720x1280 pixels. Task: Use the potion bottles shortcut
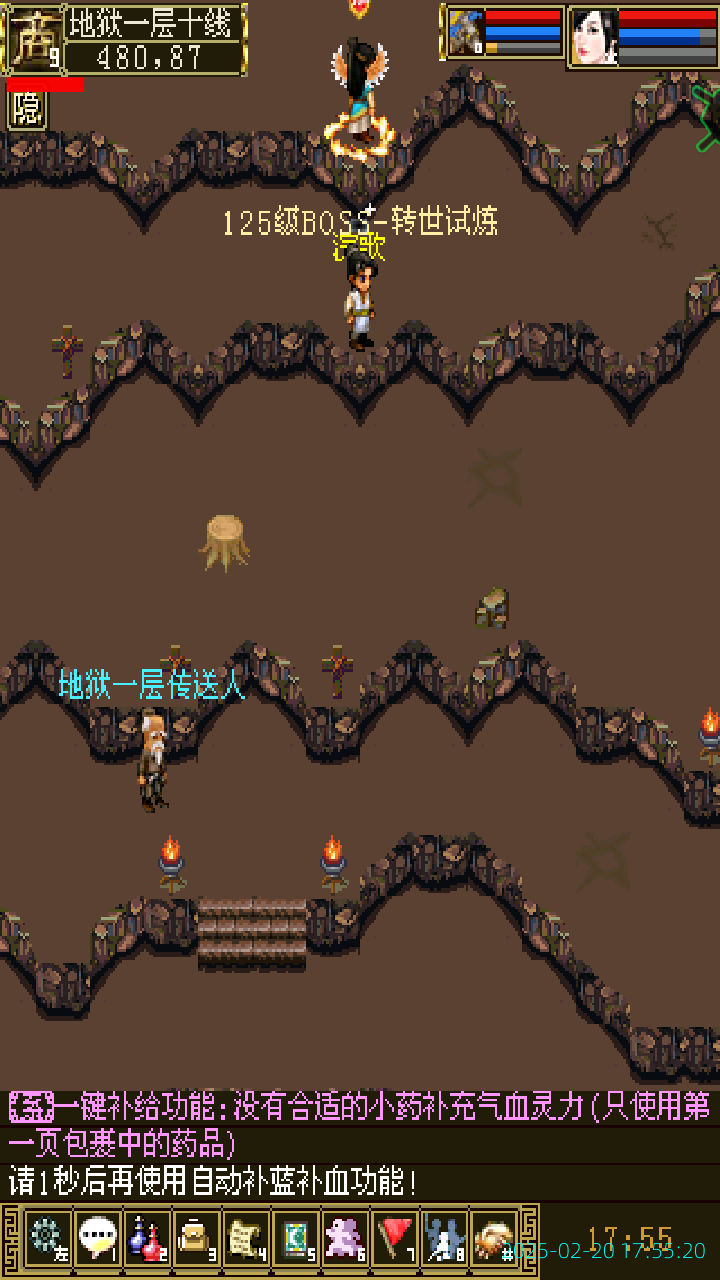[x=147, y=1238]
